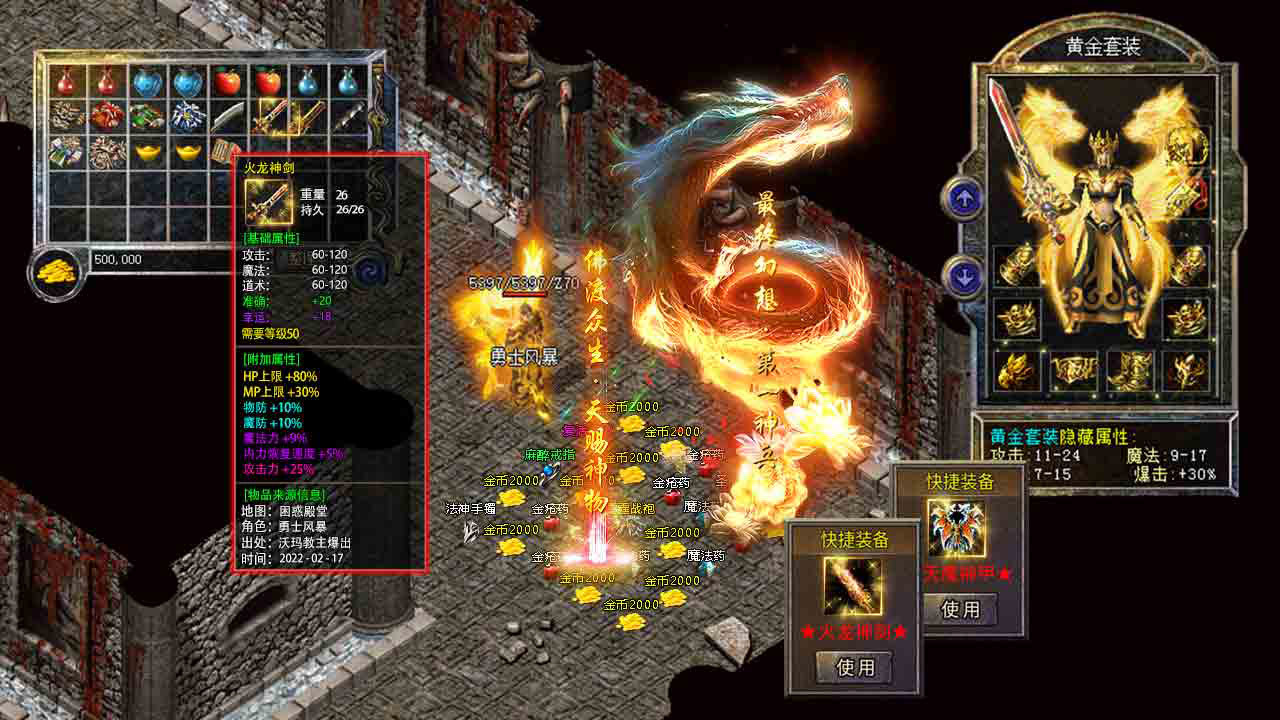This screenshot has width=1280, height=720.
Task: Select the golden boots equipment slot
Action: click(1129, 370)
